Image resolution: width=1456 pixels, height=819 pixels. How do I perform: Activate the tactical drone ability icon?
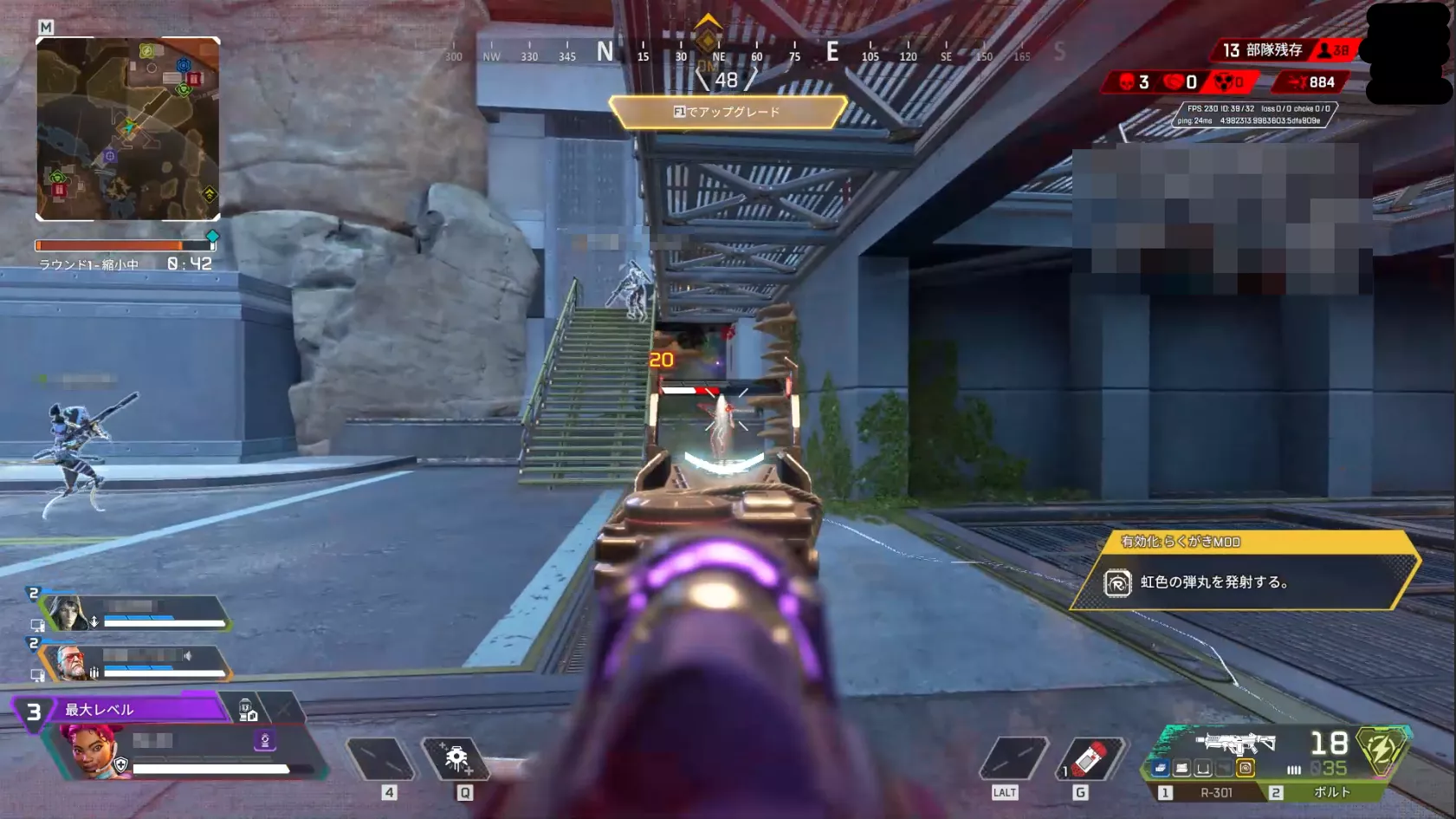pos(456,759)
